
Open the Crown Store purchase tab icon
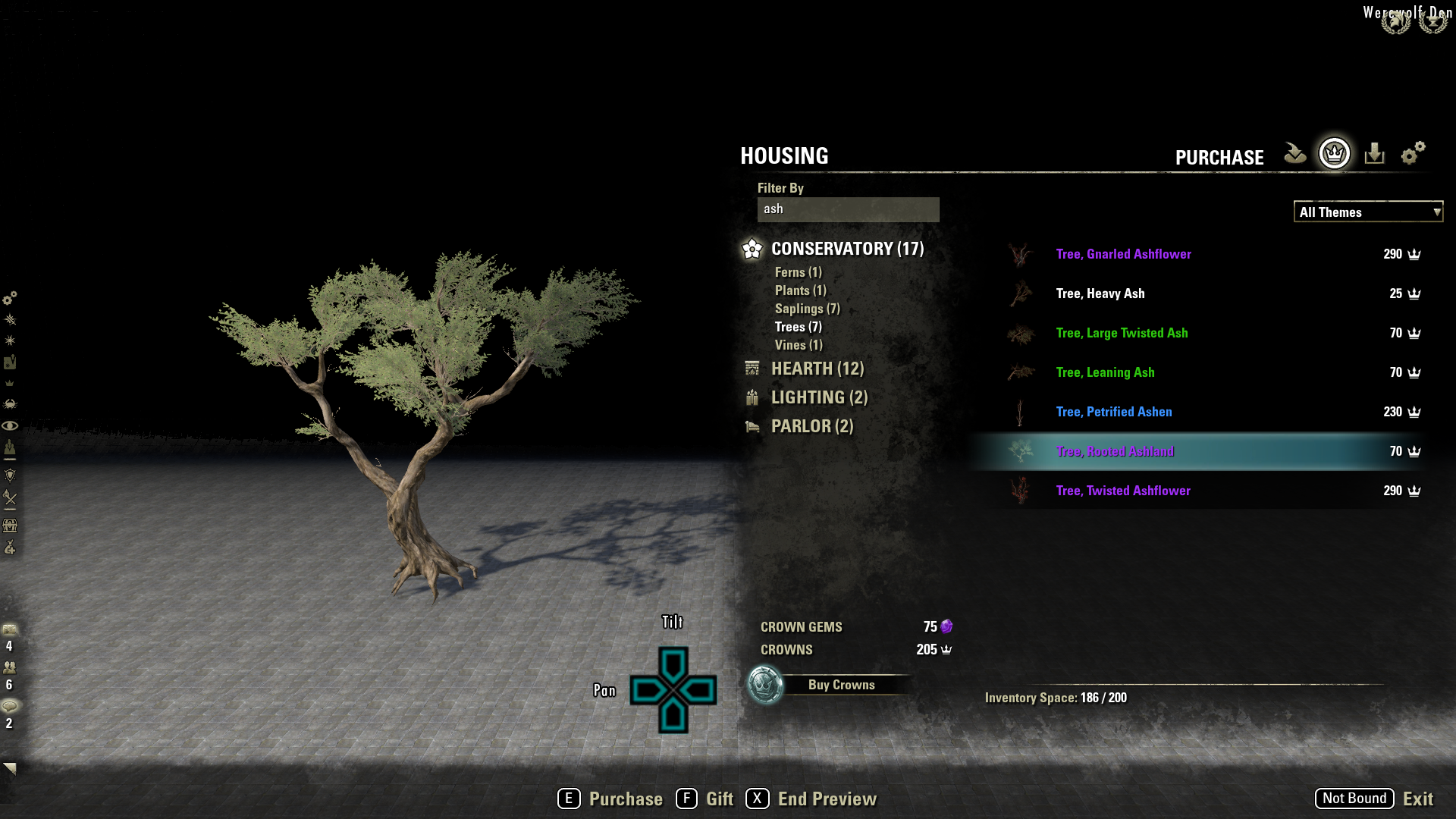1333,154
